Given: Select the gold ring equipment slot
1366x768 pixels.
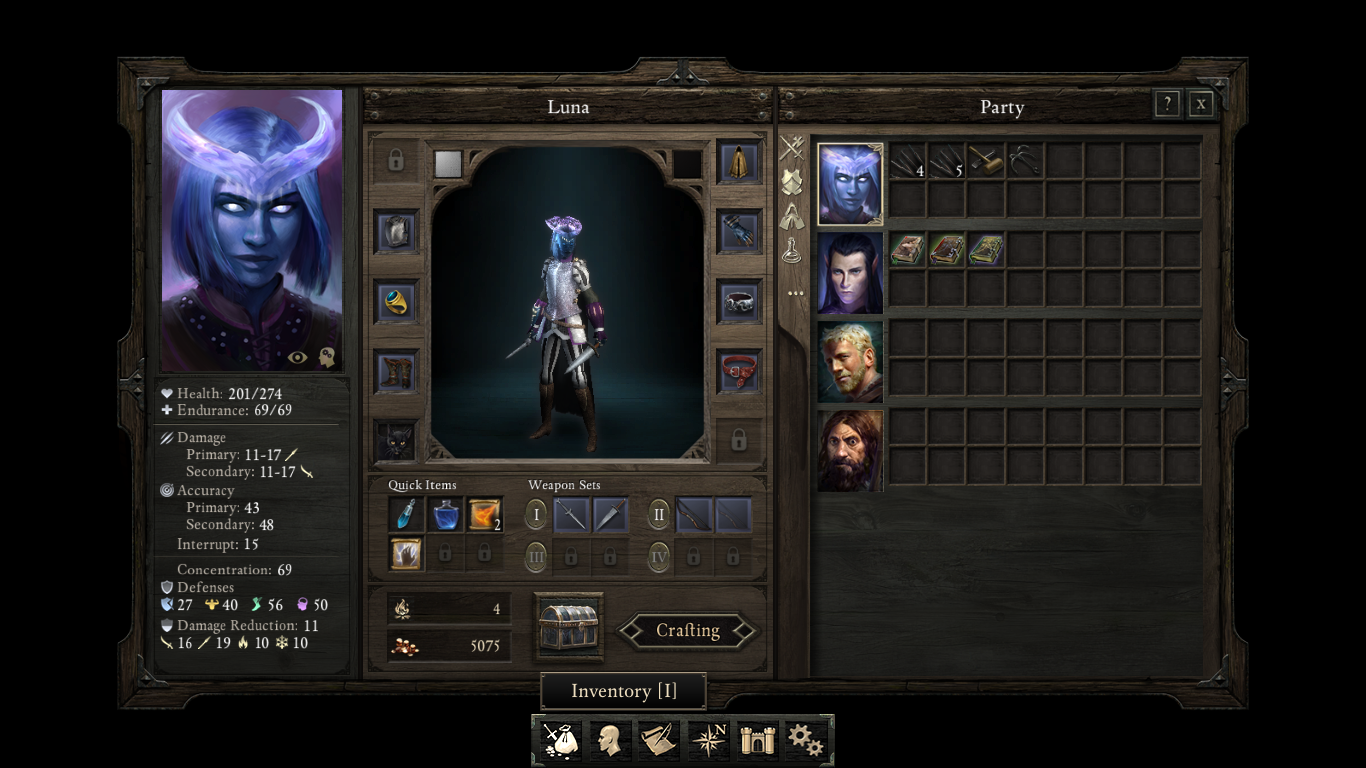Looking at the screenshot, I should point(396,301).
